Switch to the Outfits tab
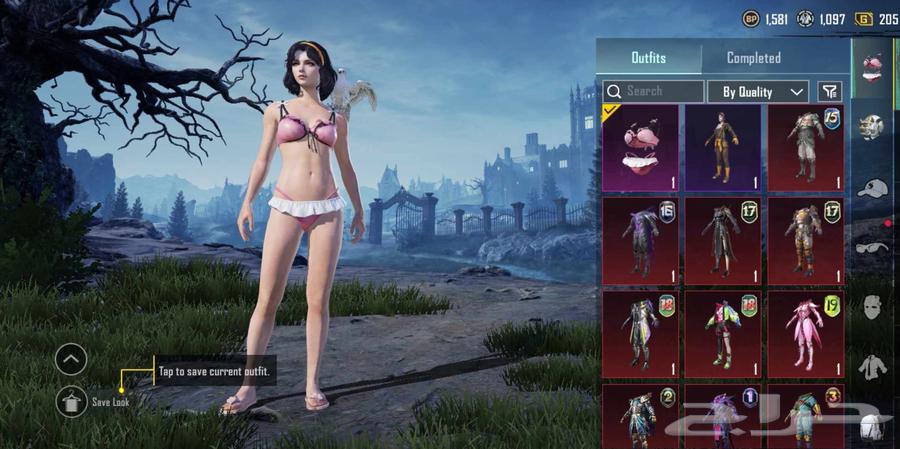 pyautogui.click(x=648, y=58)
